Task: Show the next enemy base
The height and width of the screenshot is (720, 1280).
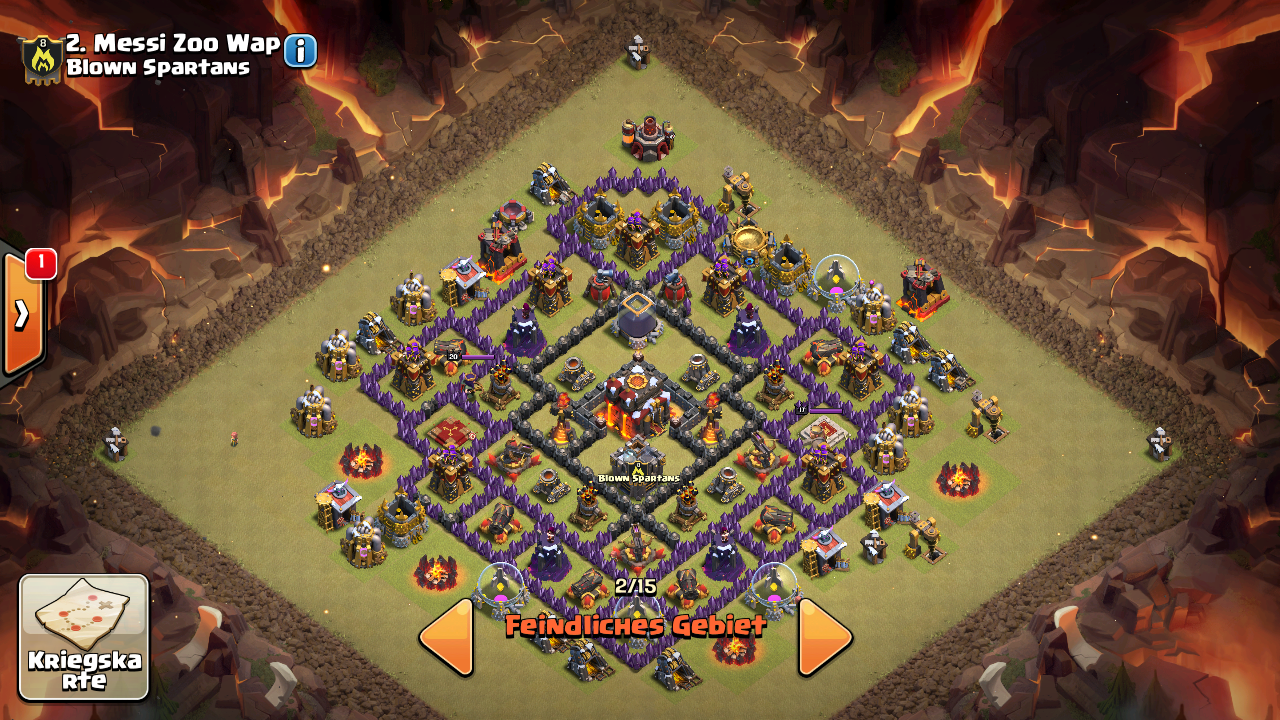Action: tap(824, 636)
